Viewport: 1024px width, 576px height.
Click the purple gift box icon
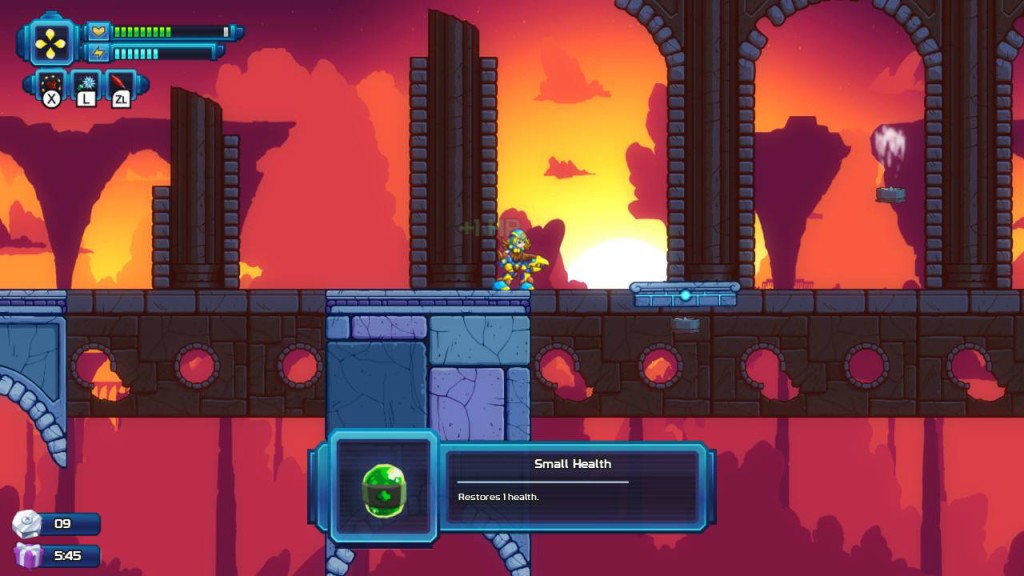click(27, 555)
